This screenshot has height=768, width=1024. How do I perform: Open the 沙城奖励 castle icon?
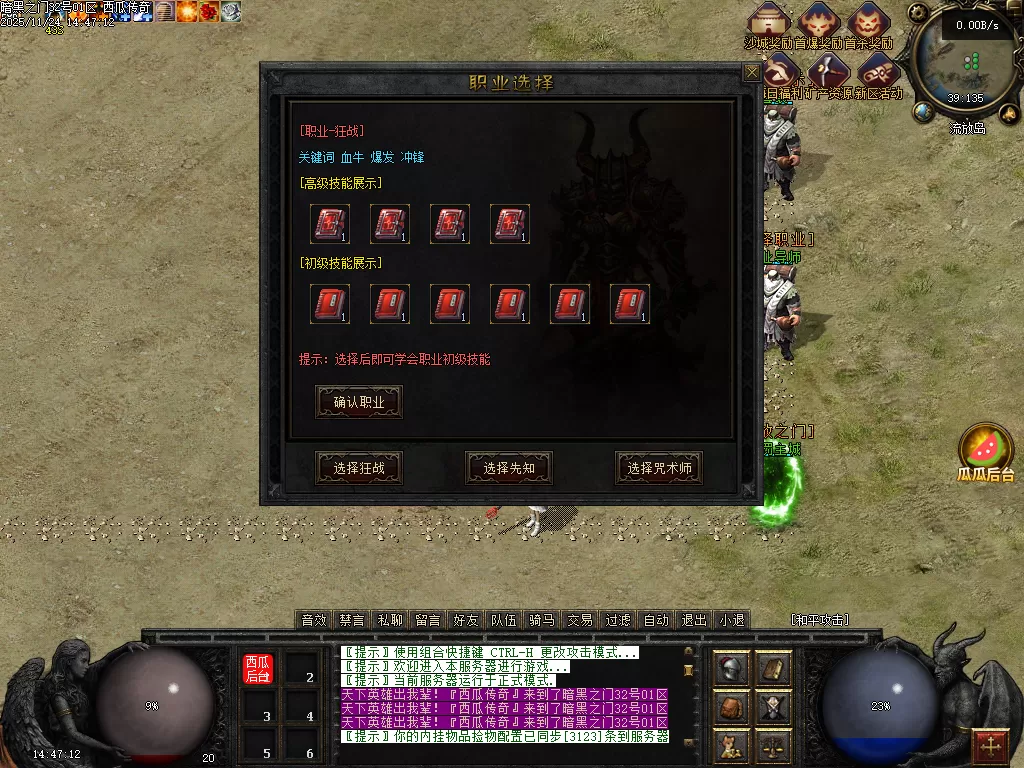click(768, 20)
